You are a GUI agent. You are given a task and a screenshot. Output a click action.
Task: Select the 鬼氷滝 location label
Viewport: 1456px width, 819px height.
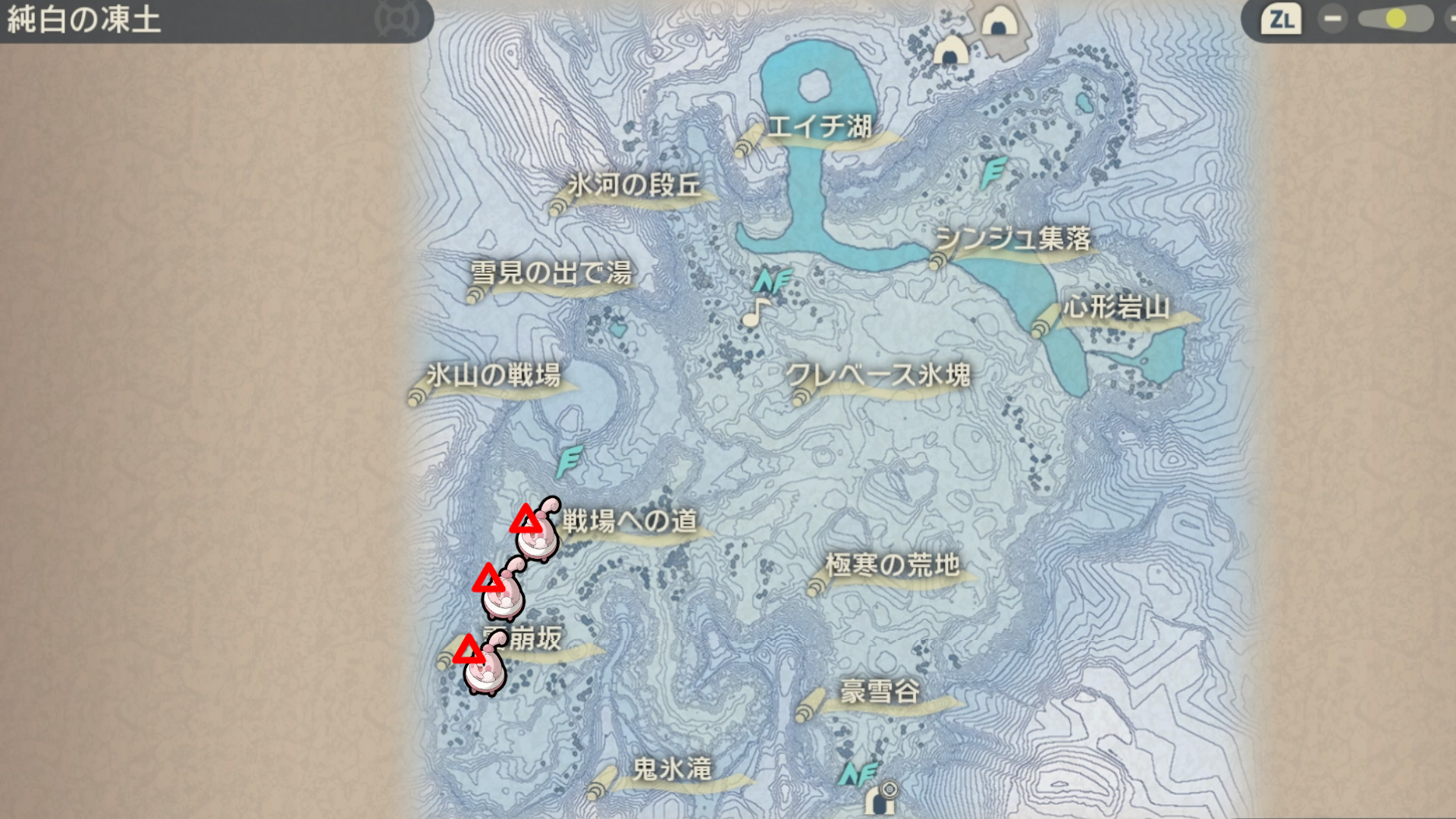point(672,770)
